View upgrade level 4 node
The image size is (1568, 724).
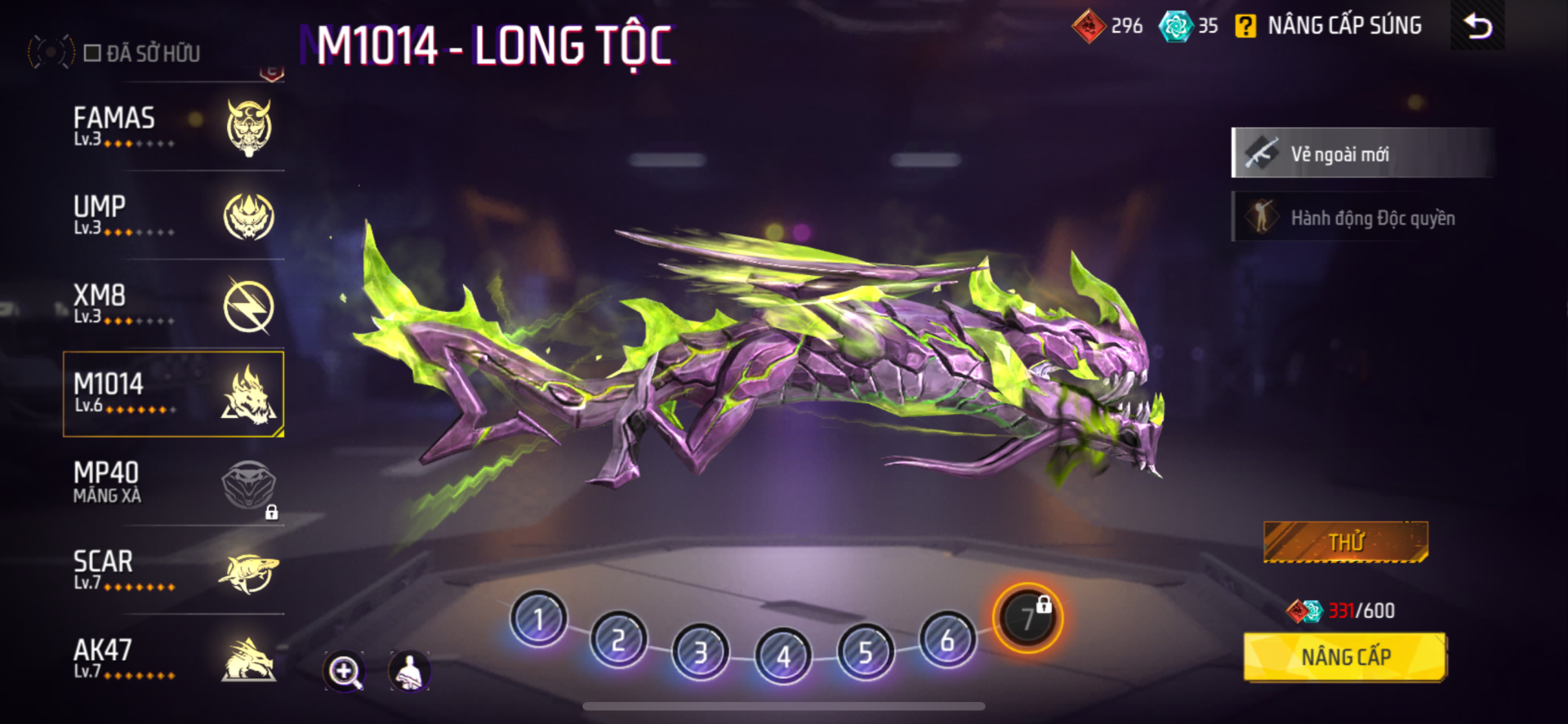[783, 655]
